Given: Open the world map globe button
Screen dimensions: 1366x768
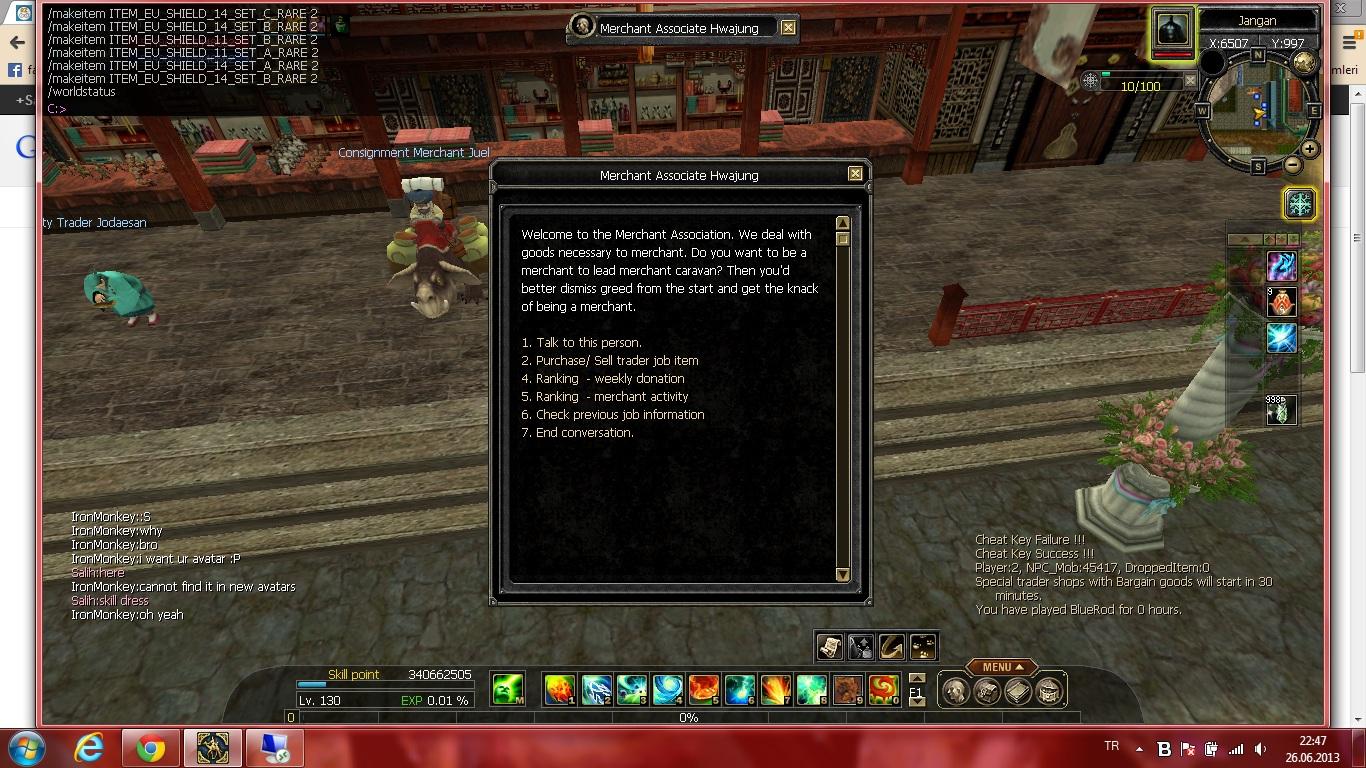Looking at the screenshot, I should (x=1303, y=62).
